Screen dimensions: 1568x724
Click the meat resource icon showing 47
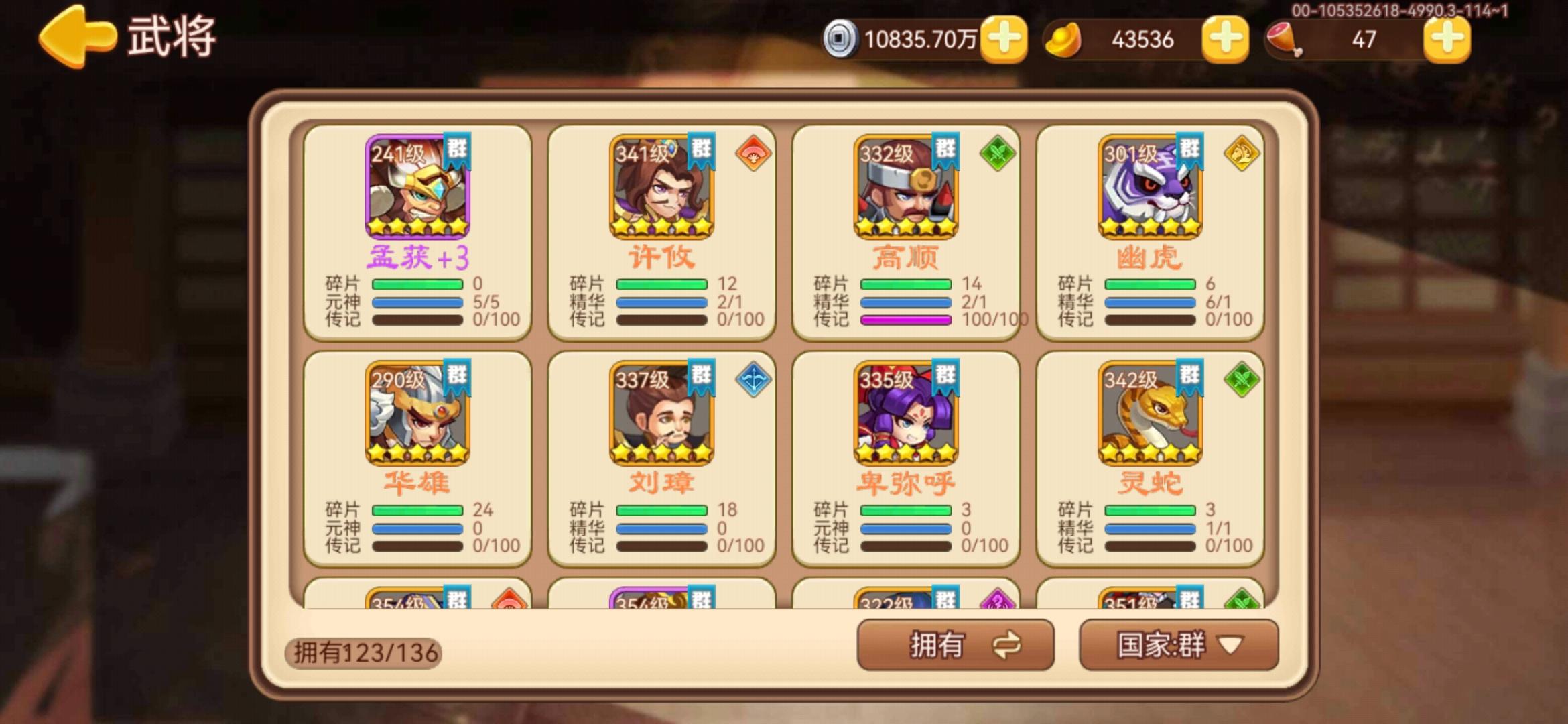tap(1283, 40)
